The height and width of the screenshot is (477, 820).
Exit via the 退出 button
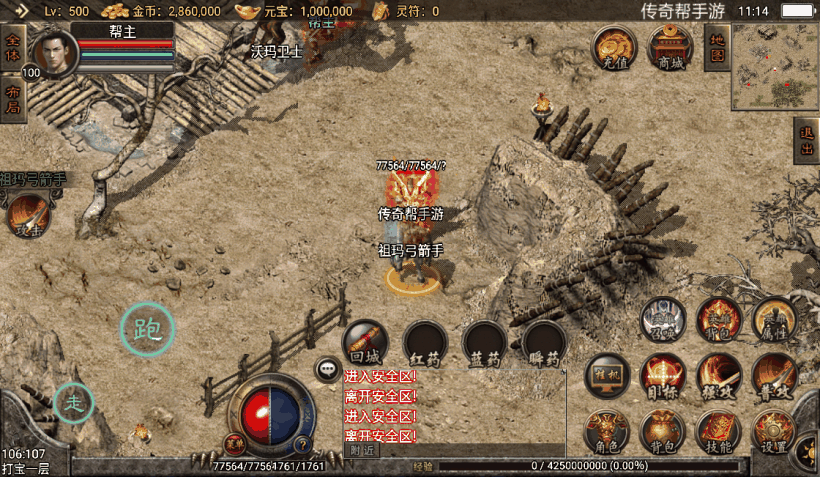click(x=807, y=141)
